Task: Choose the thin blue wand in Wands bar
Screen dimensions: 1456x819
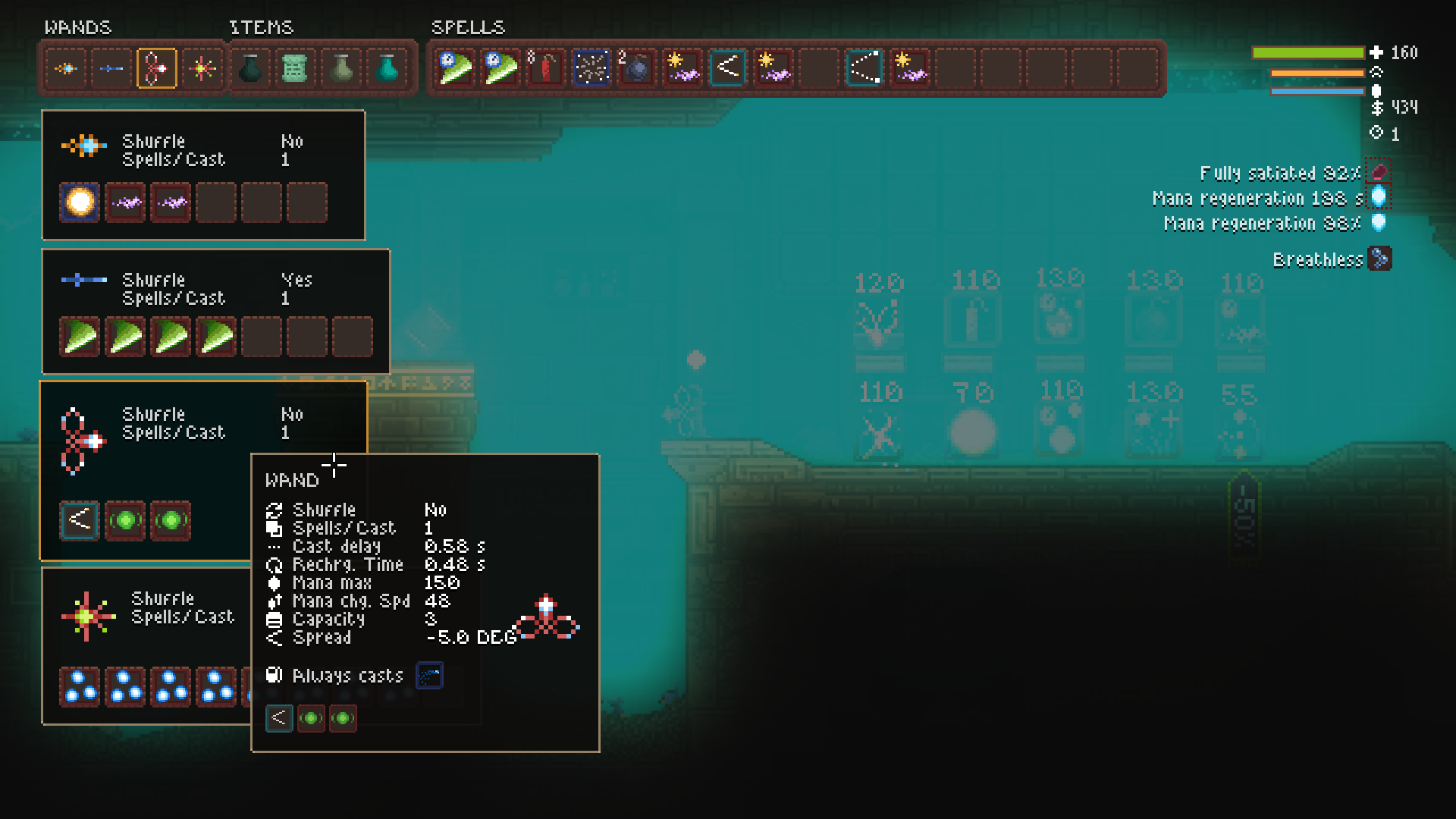Action: point(111,69)
